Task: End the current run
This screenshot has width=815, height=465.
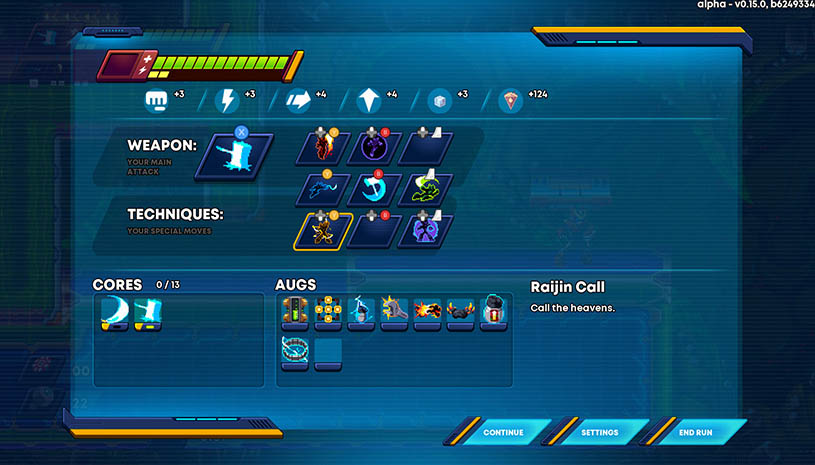Action: (695, 432)
